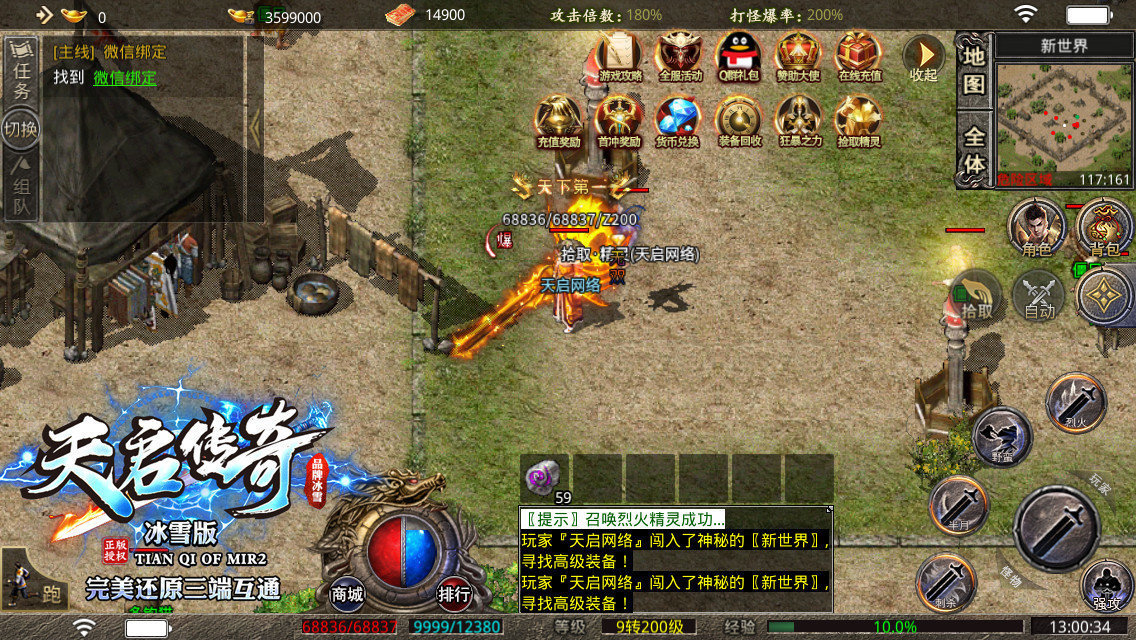Open the 商城 shop button
Image resolution: width=1136 pixels, height=640 pixels.
pyautogui.click(x=347, y=593)
